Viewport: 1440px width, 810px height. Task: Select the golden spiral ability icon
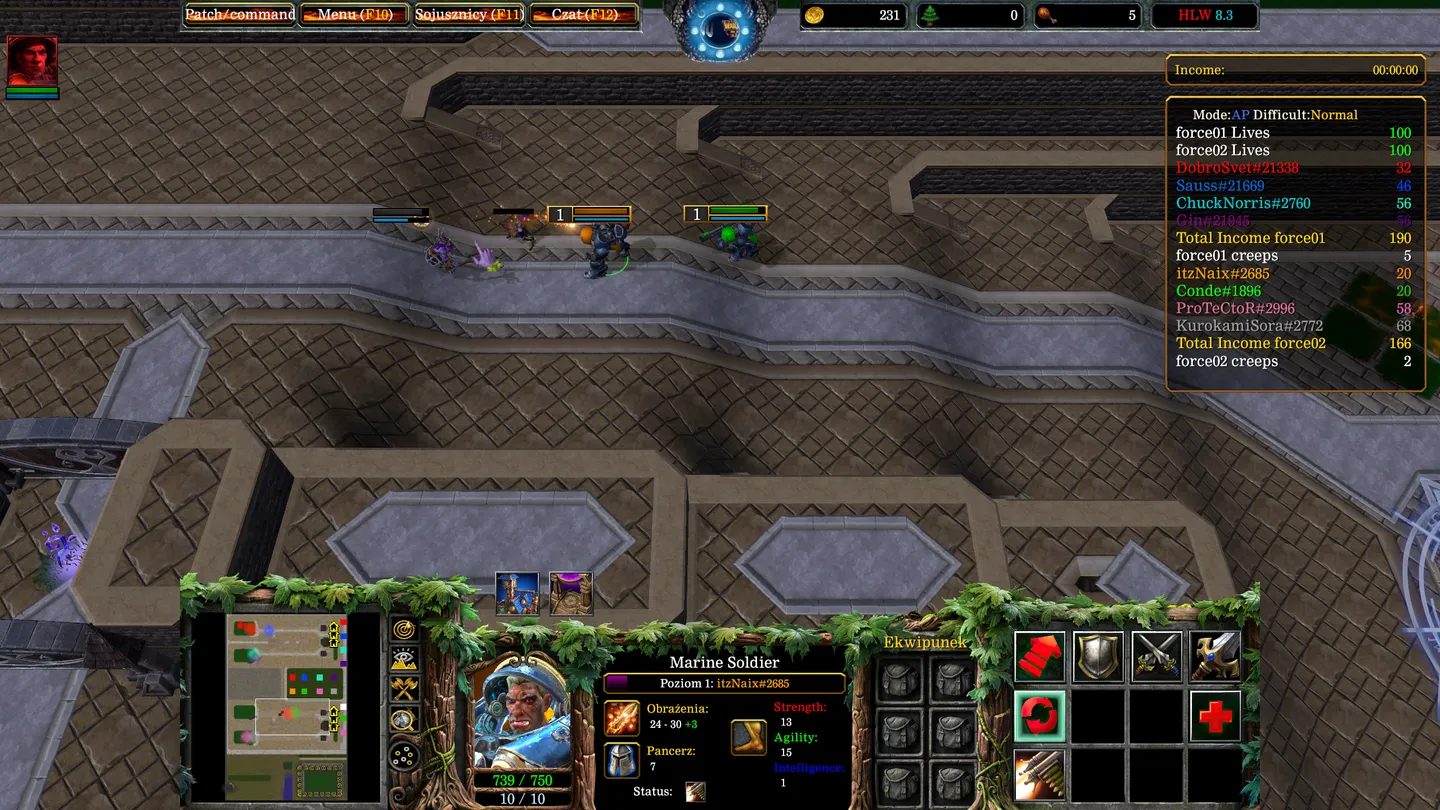[x=405, y=629]
